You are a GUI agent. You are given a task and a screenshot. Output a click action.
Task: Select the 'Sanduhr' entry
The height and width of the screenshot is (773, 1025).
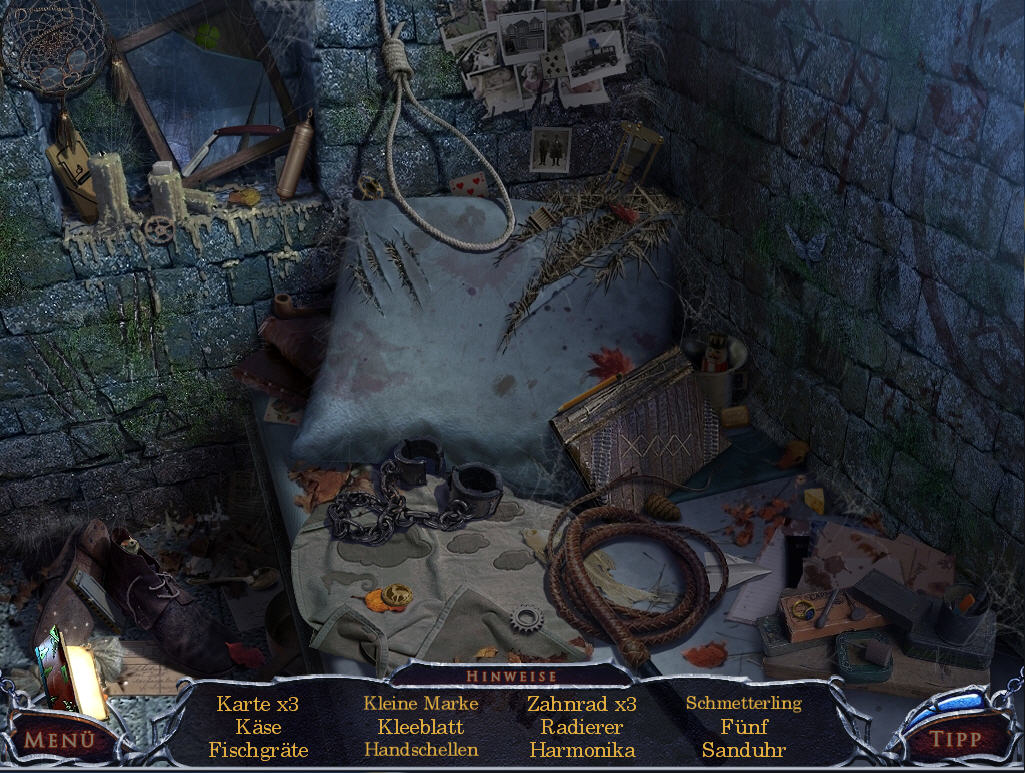click(x=744, y=750)
